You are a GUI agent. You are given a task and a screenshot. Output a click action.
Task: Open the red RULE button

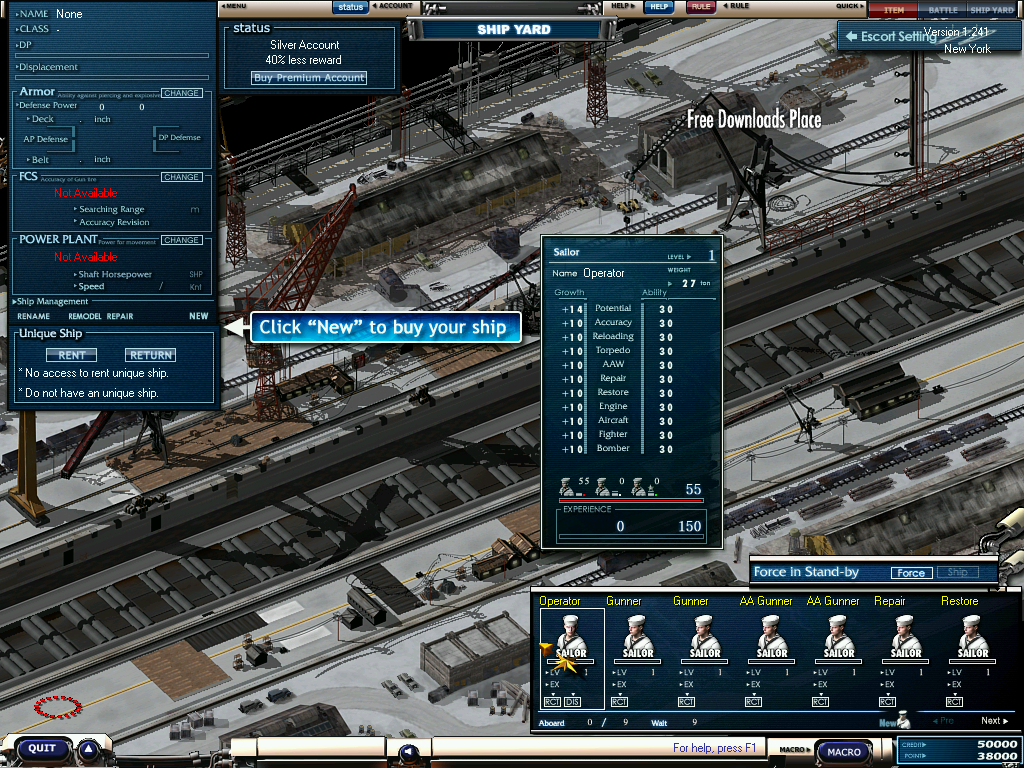[x=700, y=6]
